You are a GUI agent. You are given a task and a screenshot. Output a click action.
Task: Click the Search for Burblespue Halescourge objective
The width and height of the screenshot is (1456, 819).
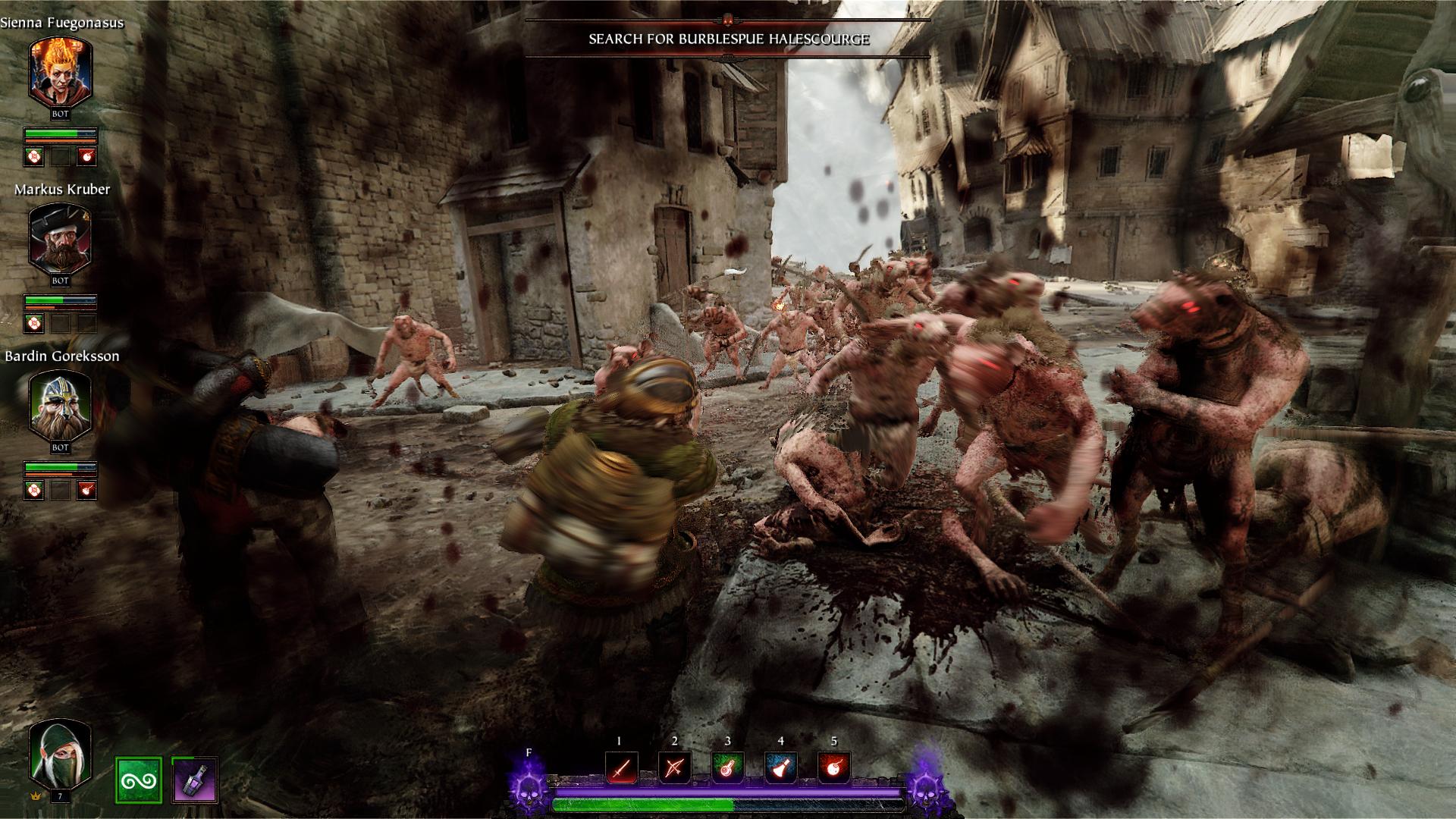(x=728, y=39)
